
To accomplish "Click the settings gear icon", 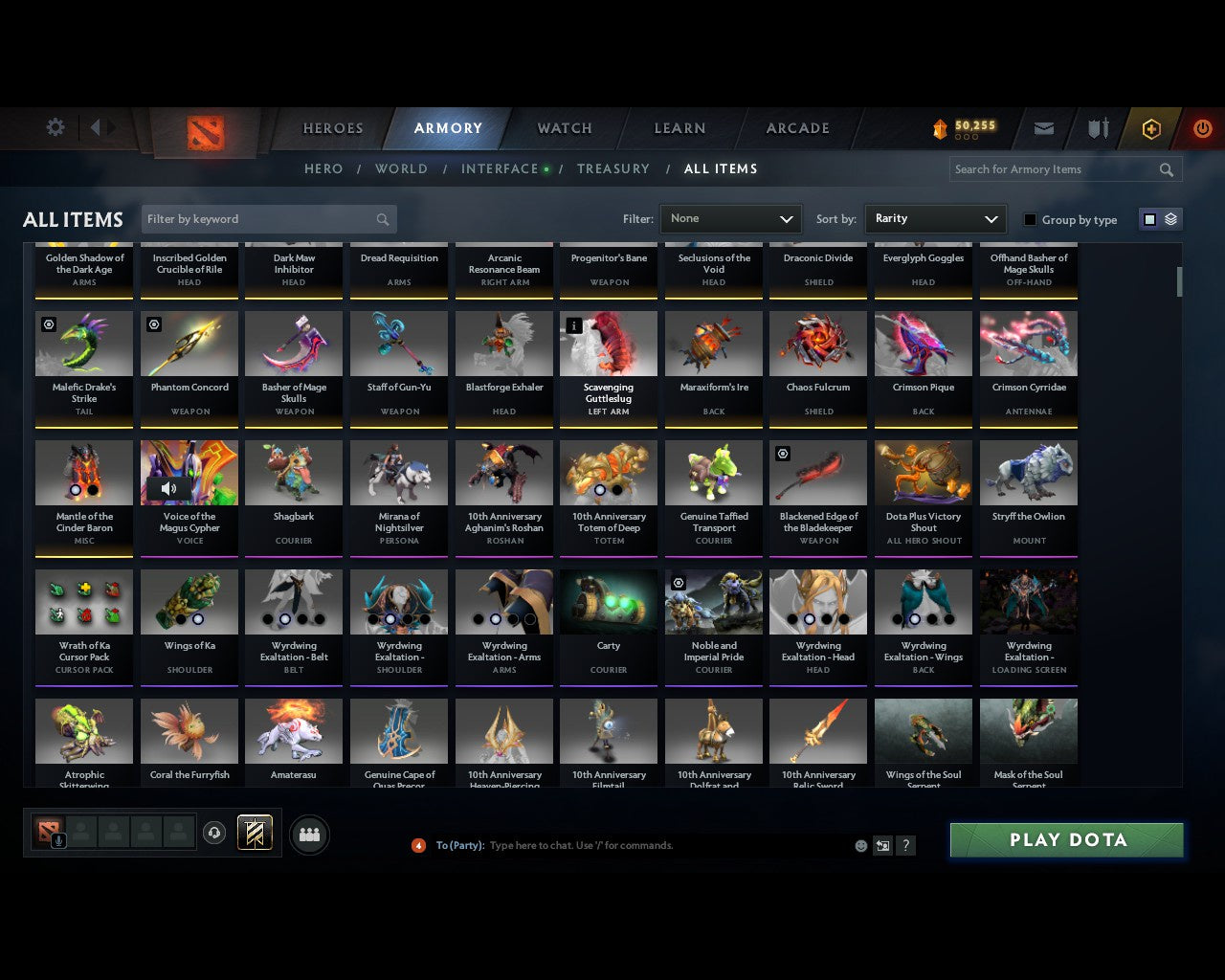I will [55, 126].
